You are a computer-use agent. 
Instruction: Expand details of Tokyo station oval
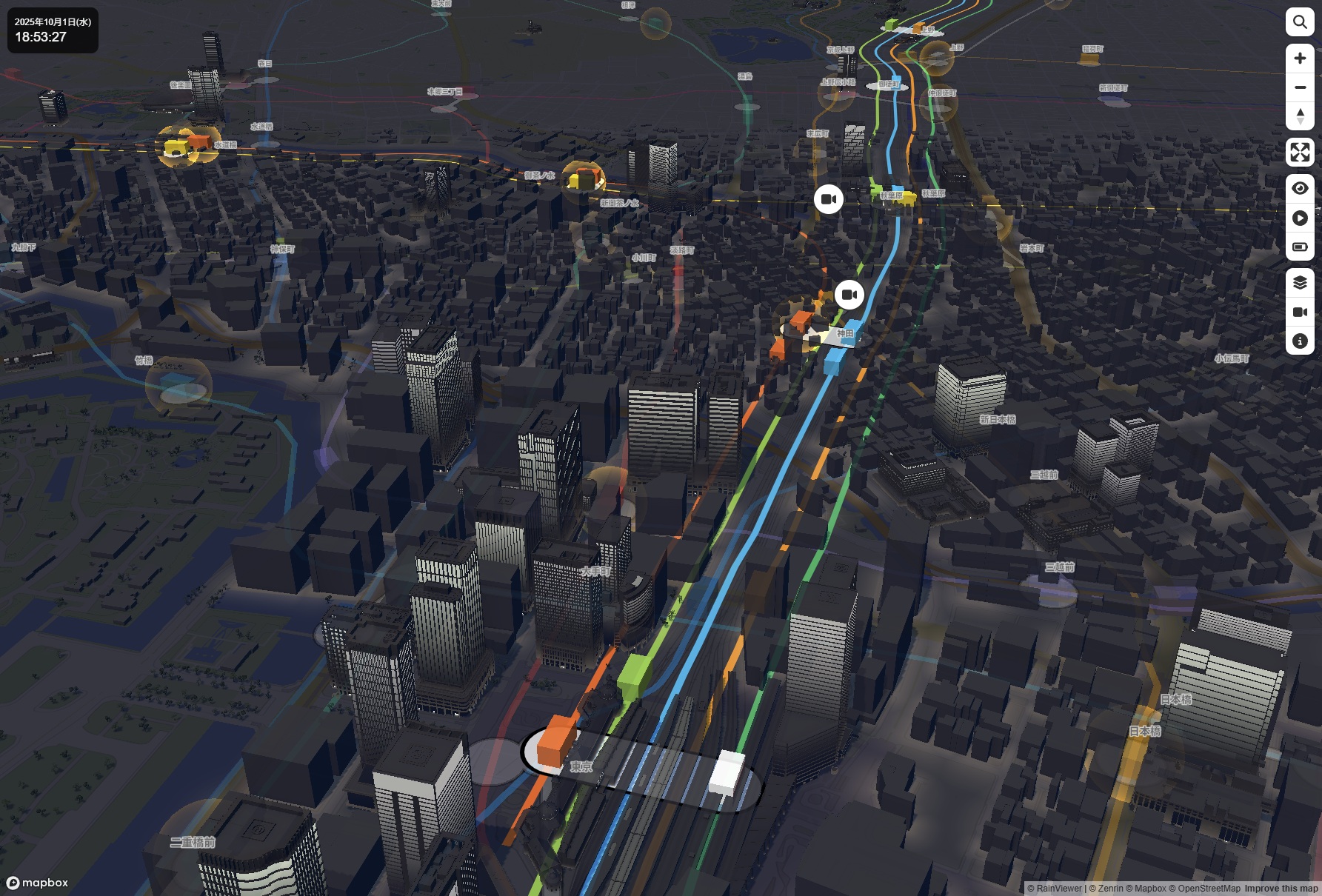click(x=643, y=770)
